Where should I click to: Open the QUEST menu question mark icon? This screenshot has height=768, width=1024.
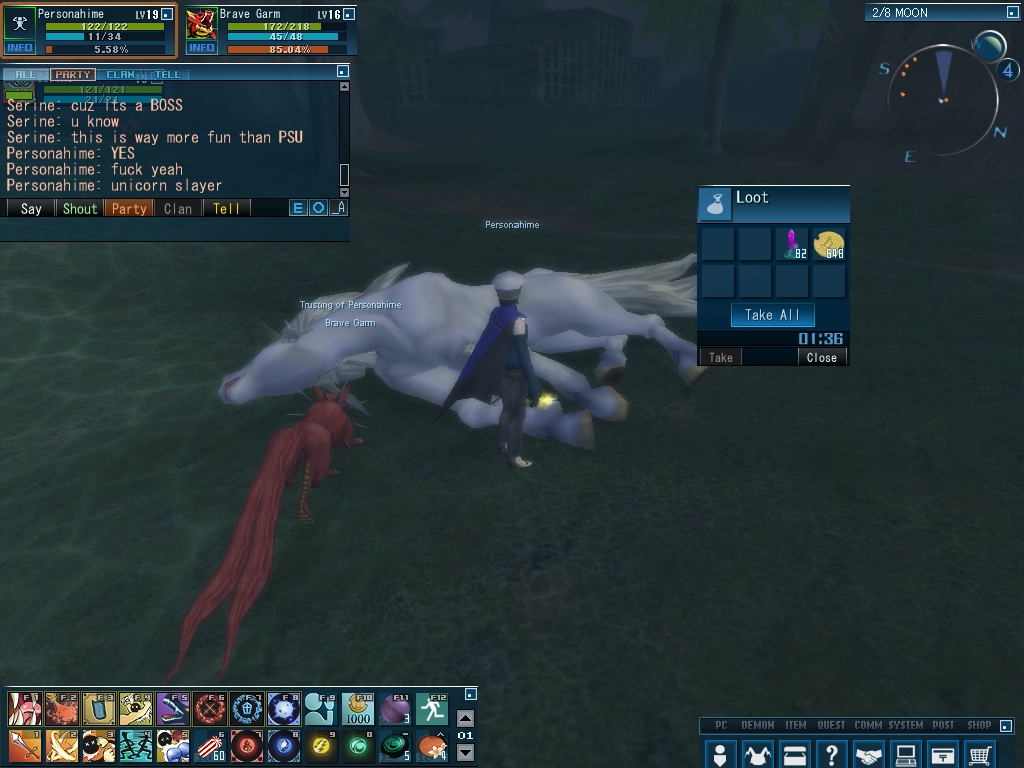pos(831,754)
